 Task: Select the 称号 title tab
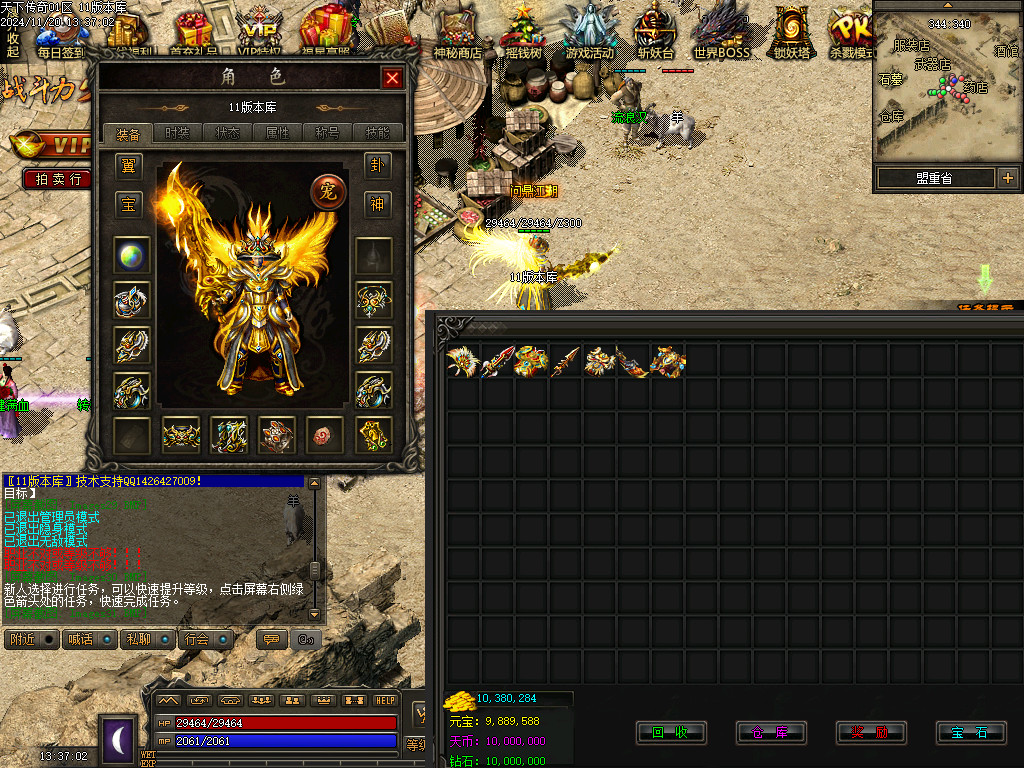point(328,133)
